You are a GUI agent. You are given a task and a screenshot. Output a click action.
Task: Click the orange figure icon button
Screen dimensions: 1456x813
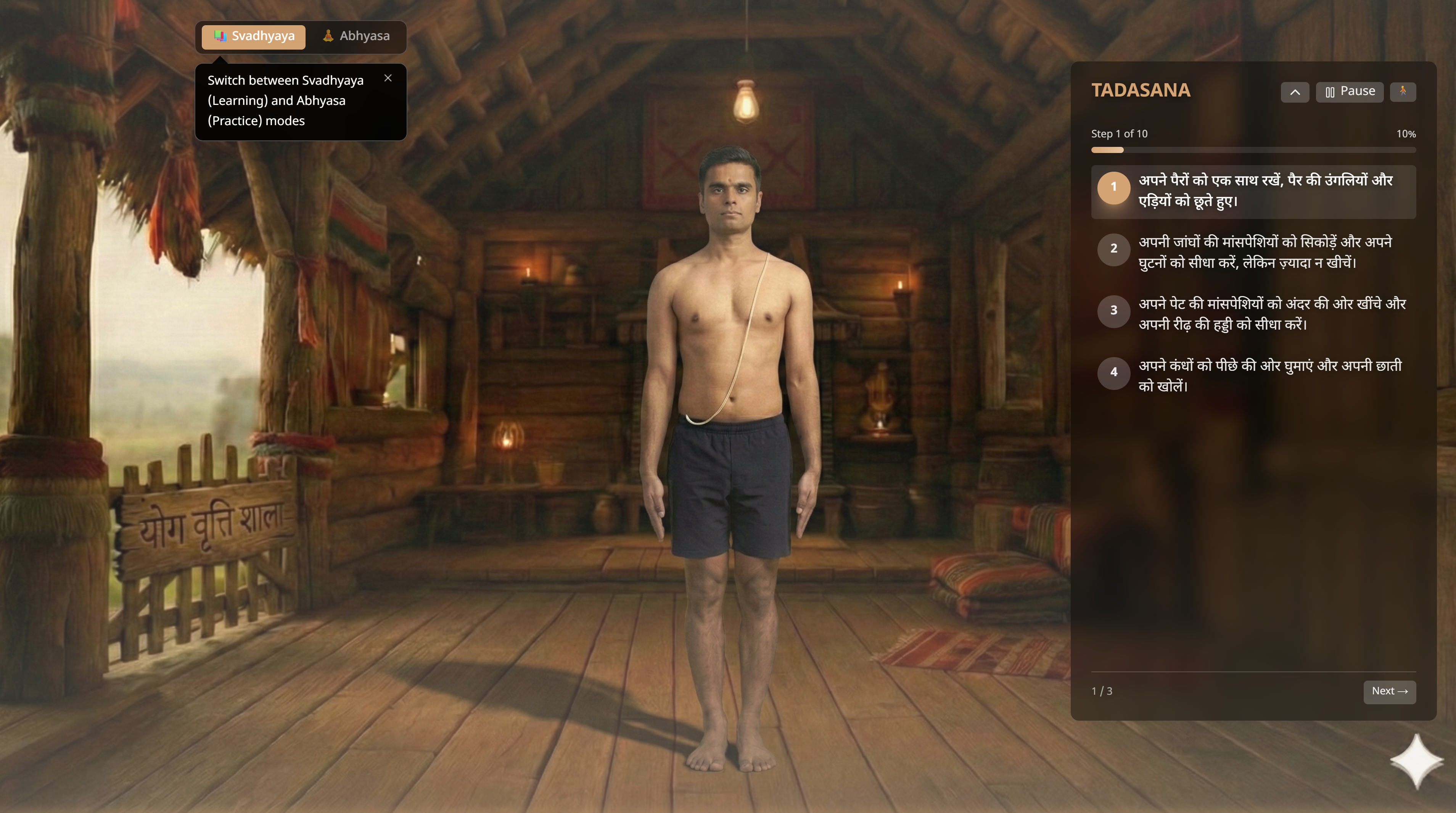[x=1402, y=92]
